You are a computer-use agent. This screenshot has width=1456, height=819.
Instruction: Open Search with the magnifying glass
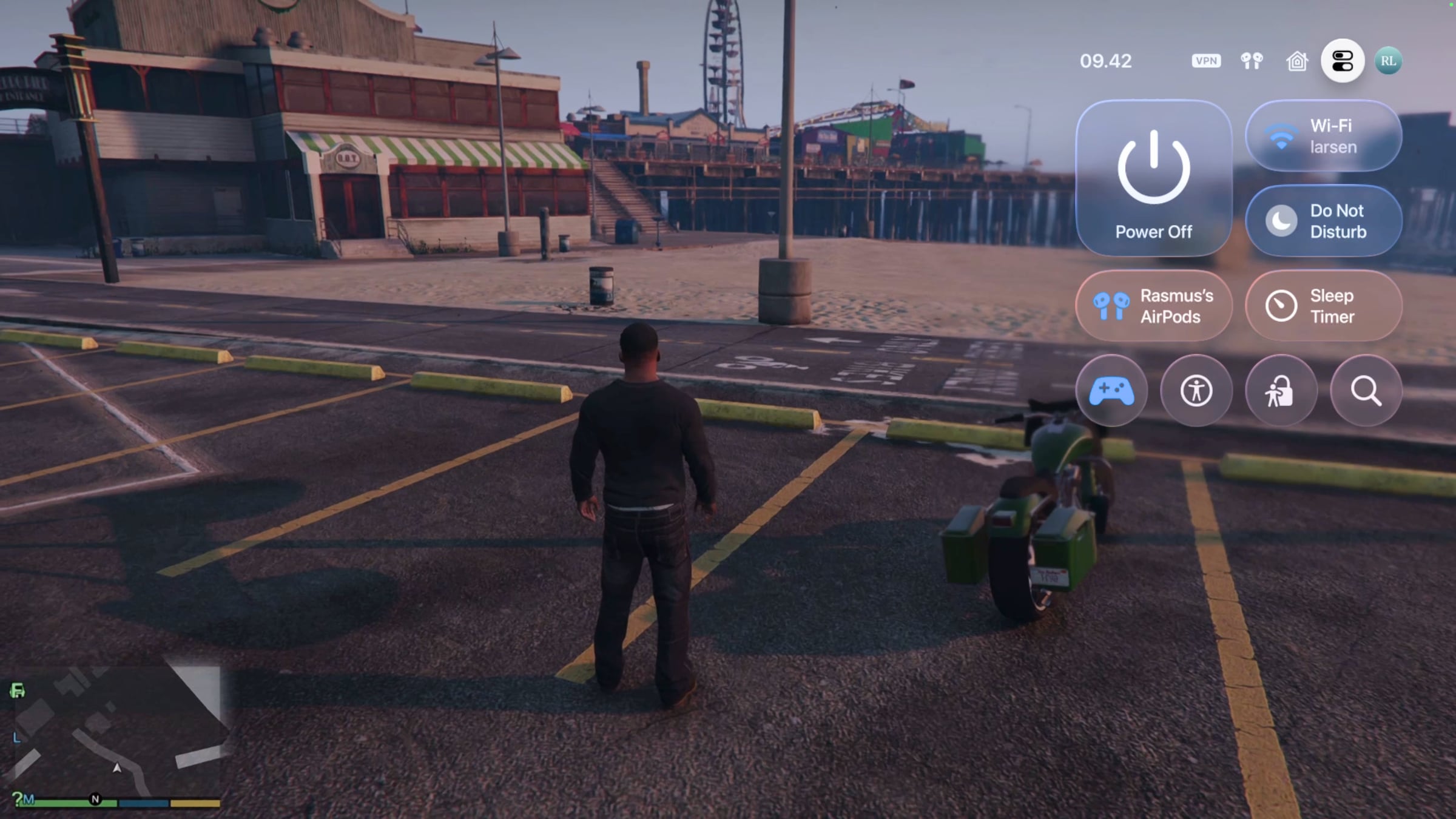pyautogui.click(x=1366, y=391)
